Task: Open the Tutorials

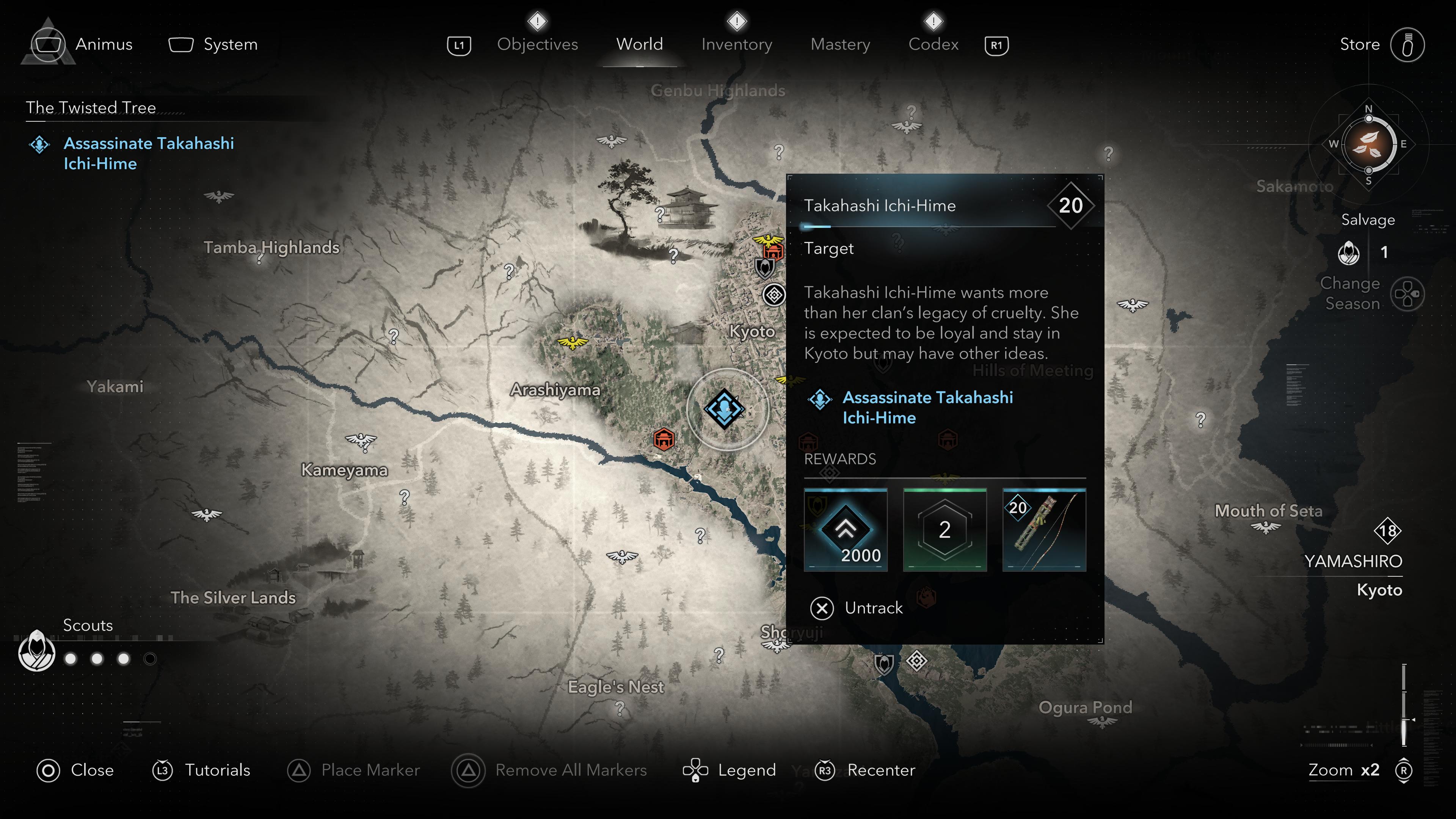Action: pos(217,770)
